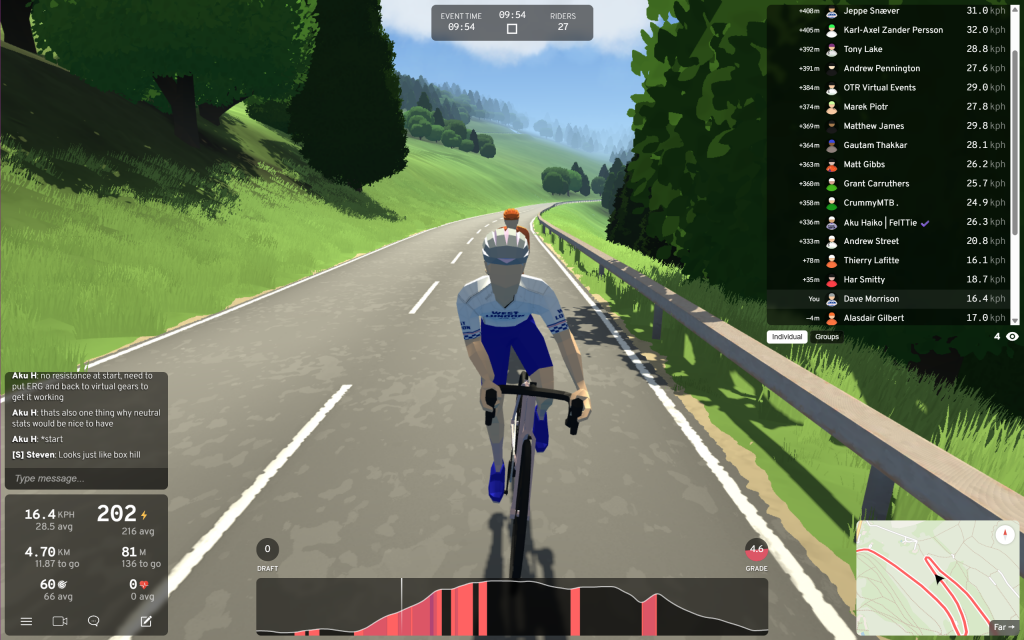This screenshot has width=1024, height=640.
Task: Open the edit pencil icon
Action: (146, 621)
